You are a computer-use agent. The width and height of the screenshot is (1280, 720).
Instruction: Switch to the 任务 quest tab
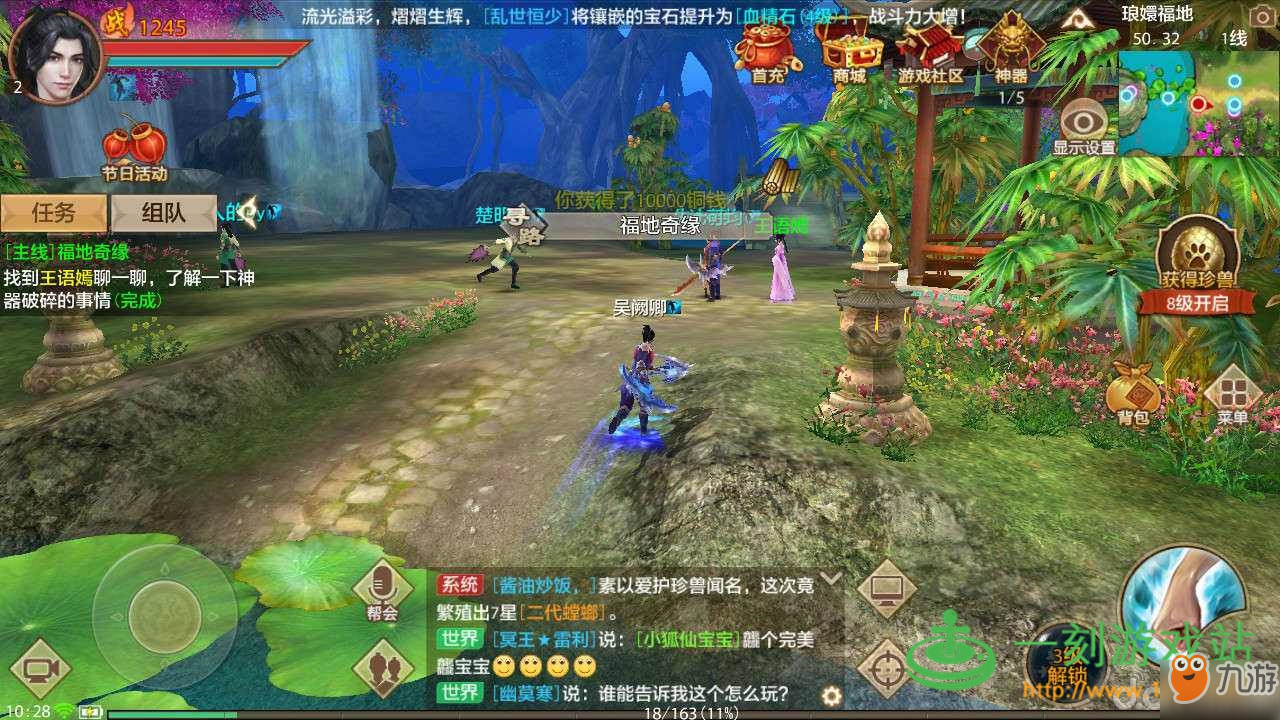click(x=54, y=213)
